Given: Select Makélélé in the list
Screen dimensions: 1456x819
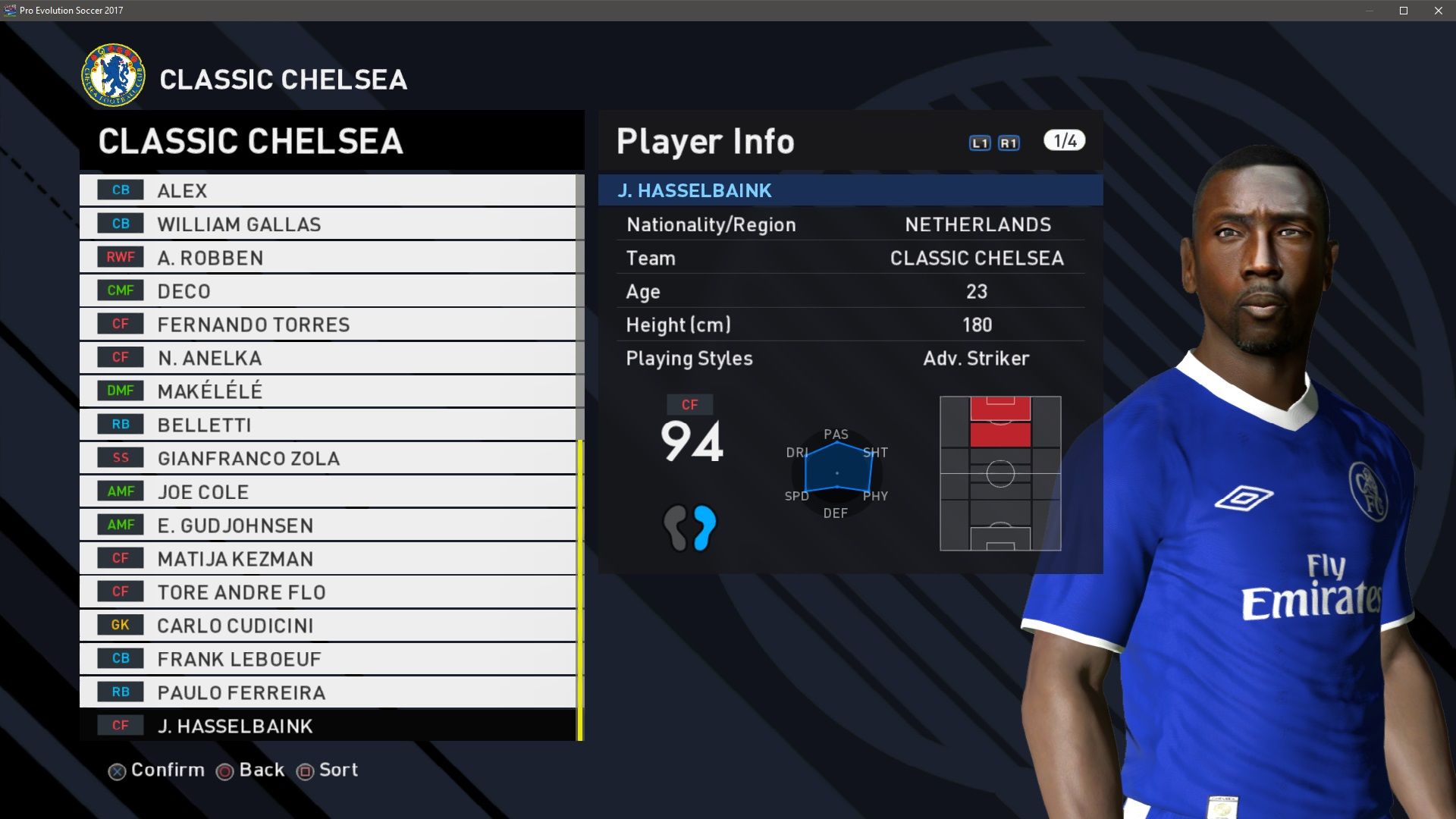Looking at the screenshot, I should tap(328, 391).
